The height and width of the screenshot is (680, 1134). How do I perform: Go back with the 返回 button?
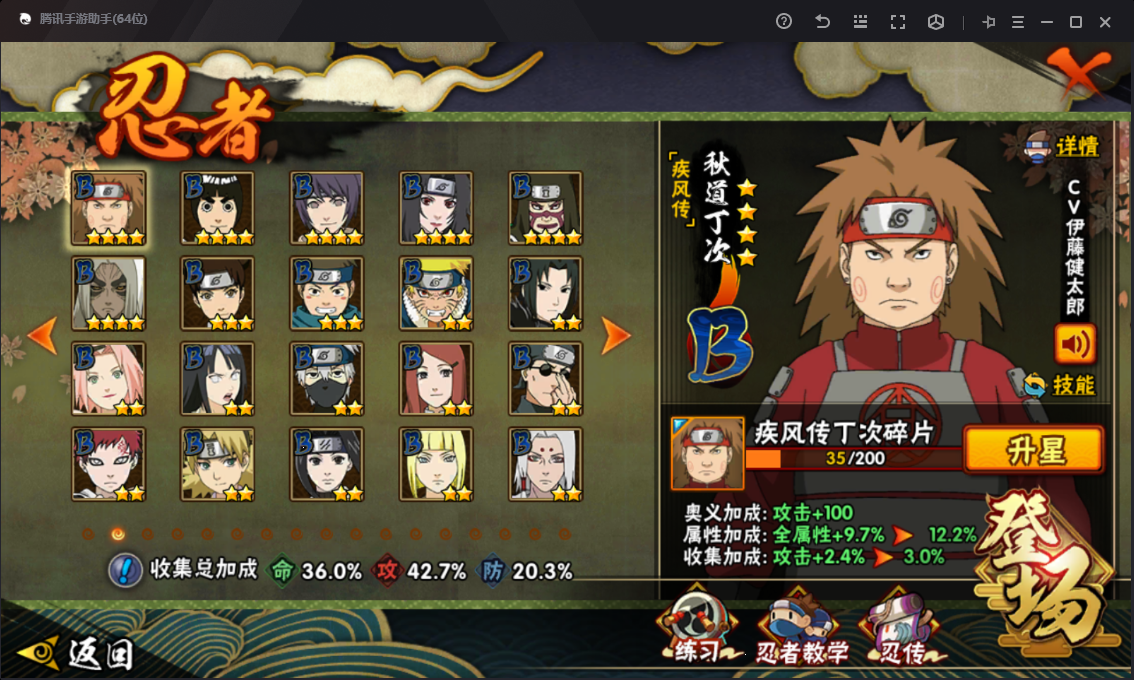pyautogui.click(x=78, y=653)
